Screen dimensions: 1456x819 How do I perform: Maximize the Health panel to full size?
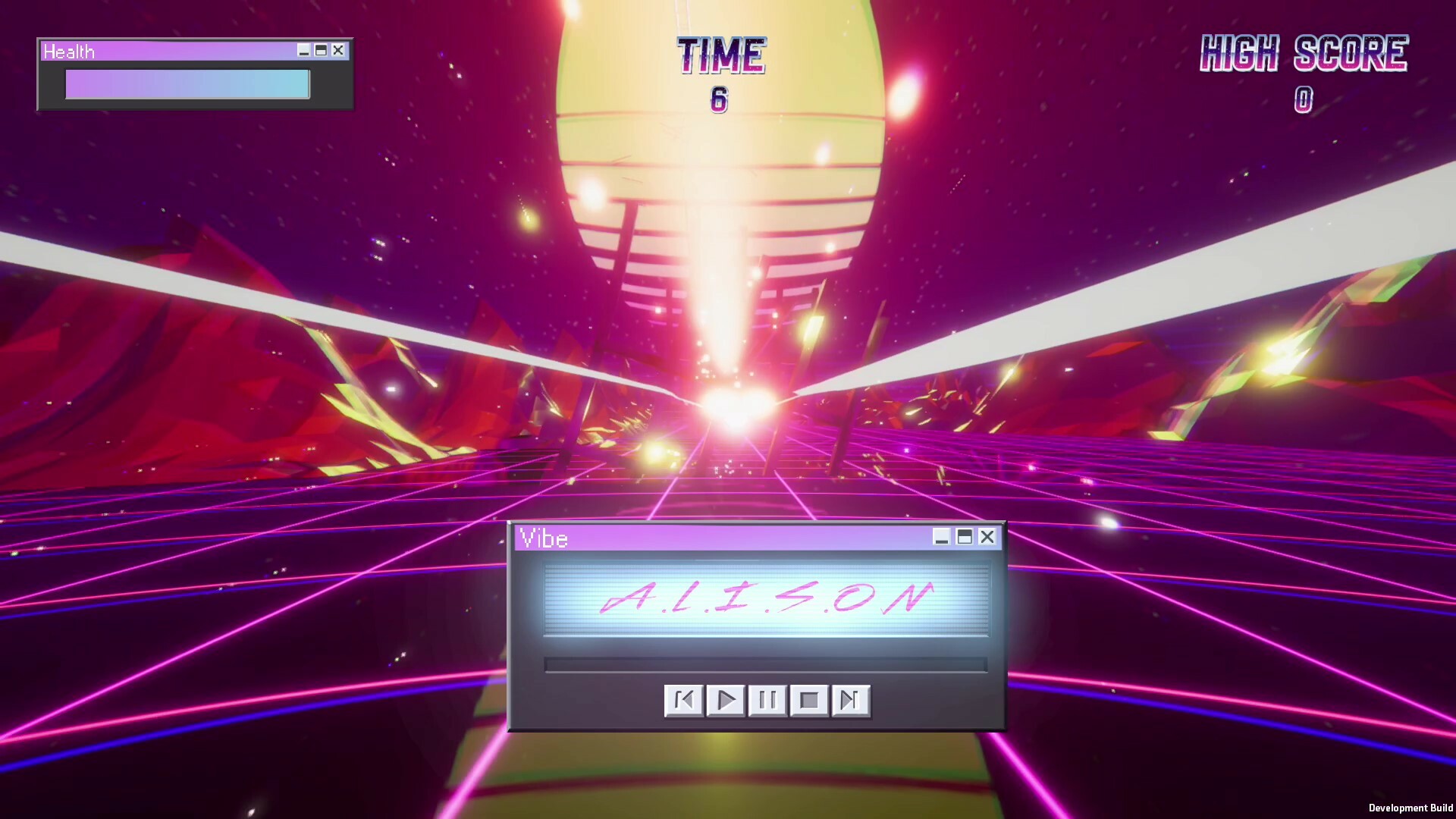click(x=322, y=51)
